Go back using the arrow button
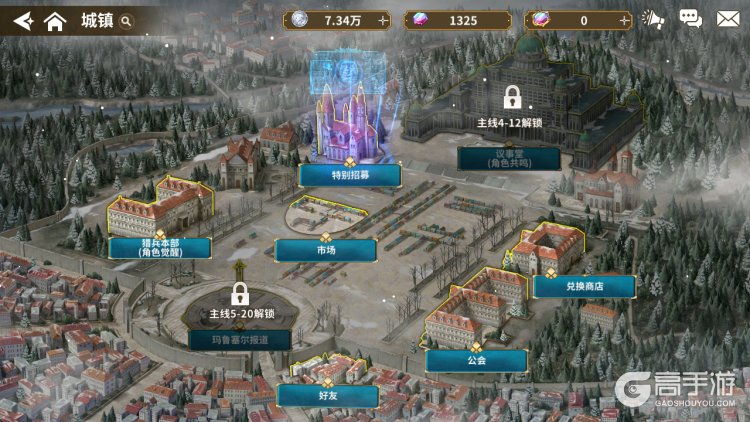The height and width of the screenshot is (422, 750). pos(22,20)
